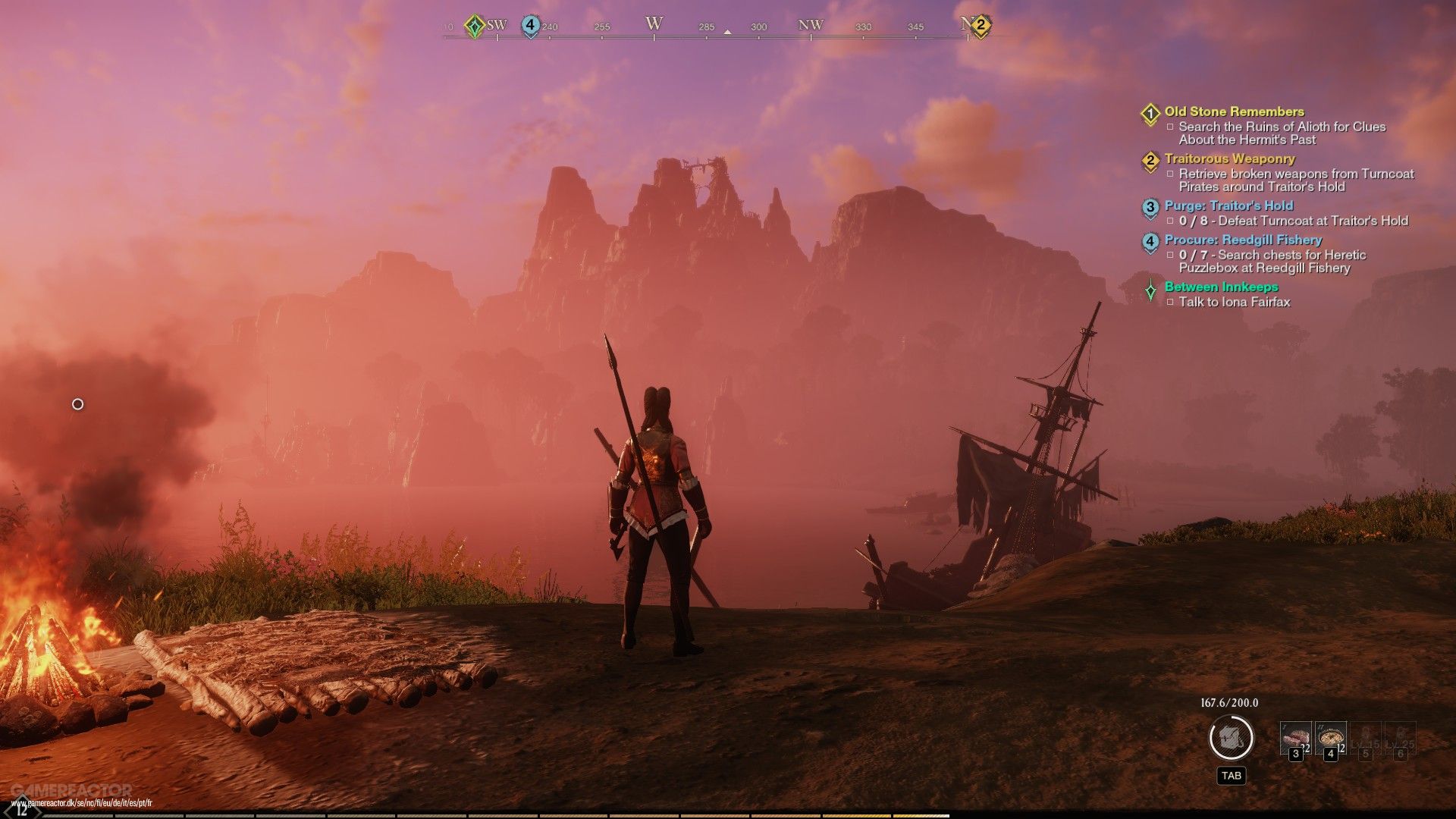Check the Search chests for Heretic Puzzlebox box
The width and height of the screenshot is (1456, 819).
1169,256
